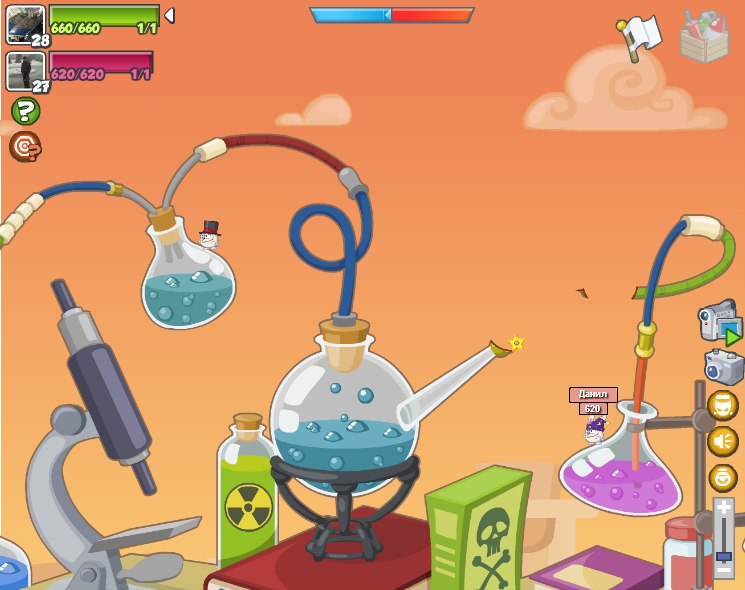This screenshot has width=745, height=590.
Task: Click the round hat-character button above the speaker
Action: (x=722, y=405)
